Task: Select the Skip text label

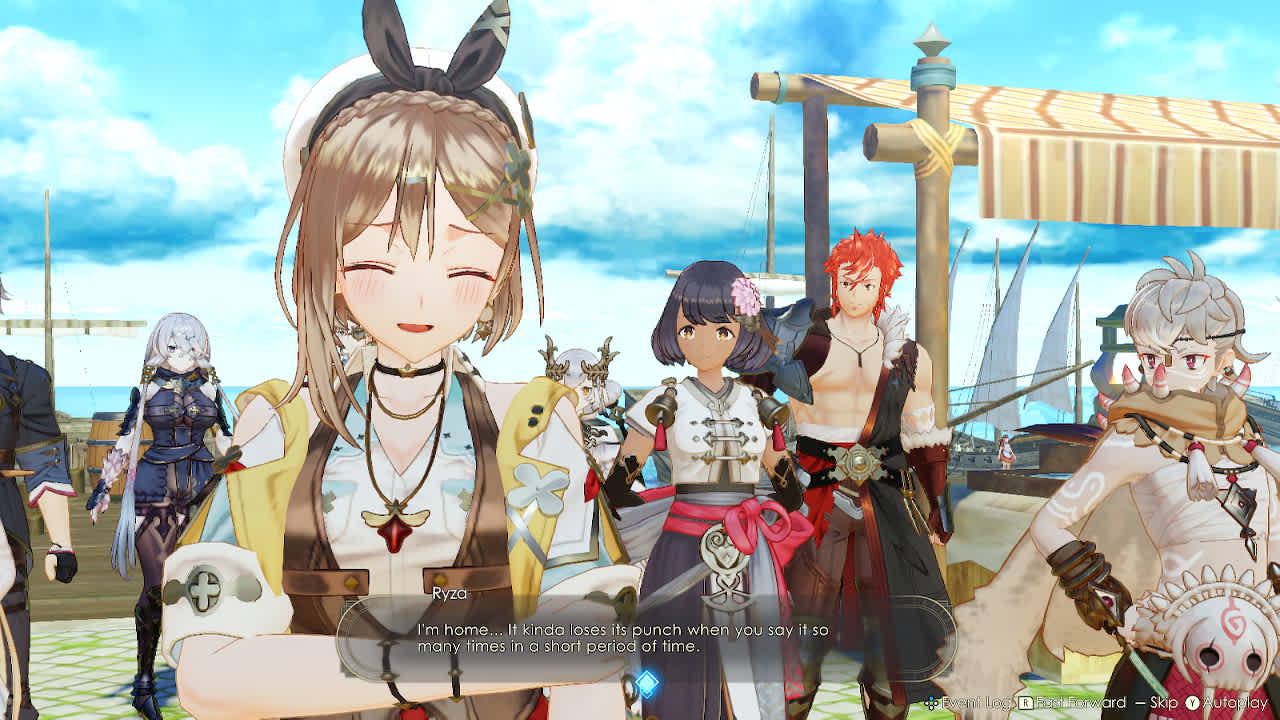Action: [x=1163, y=701]
